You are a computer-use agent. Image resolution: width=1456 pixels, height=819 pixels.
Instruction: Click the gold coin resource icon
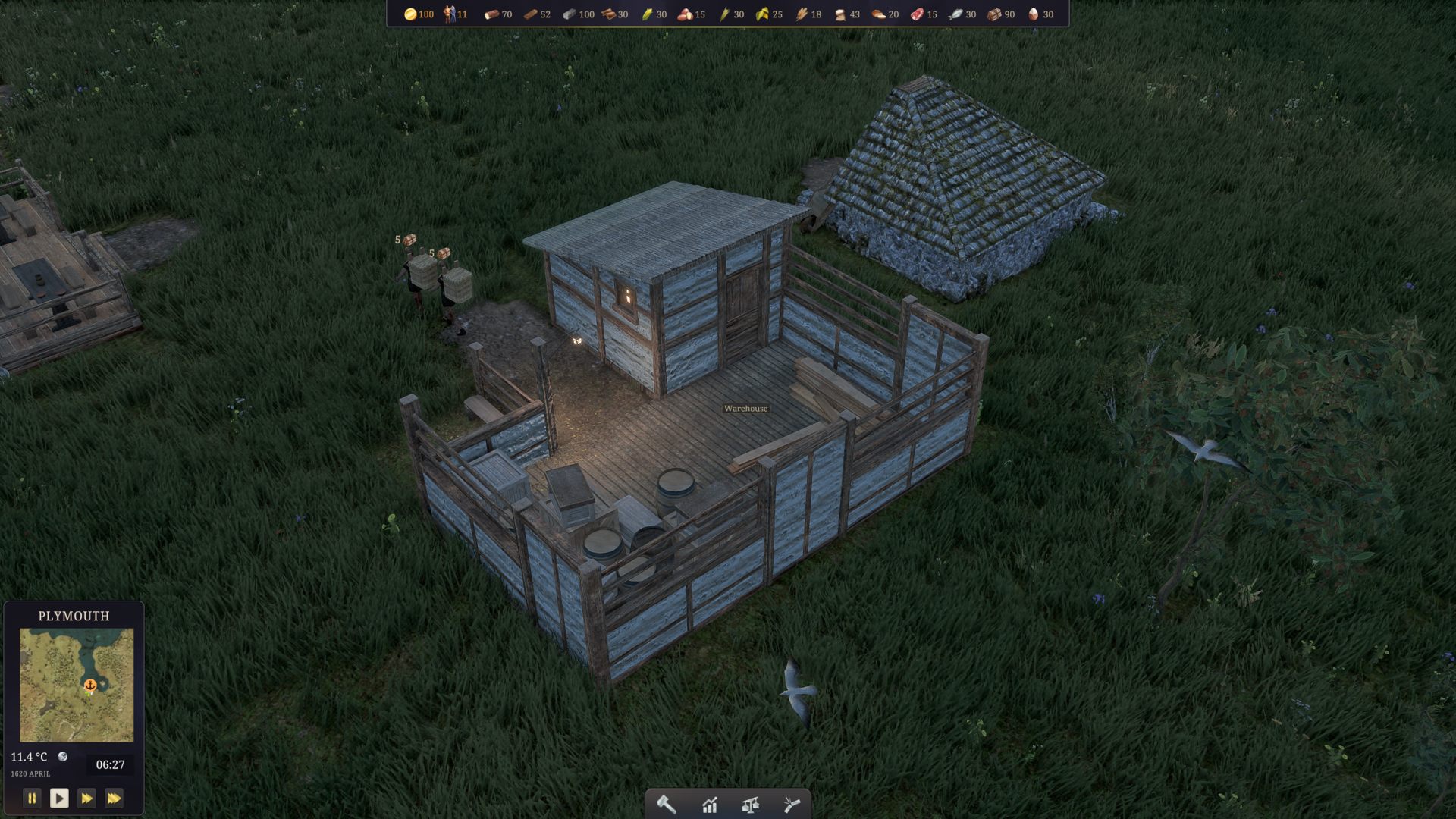click(x=409, y=14)
